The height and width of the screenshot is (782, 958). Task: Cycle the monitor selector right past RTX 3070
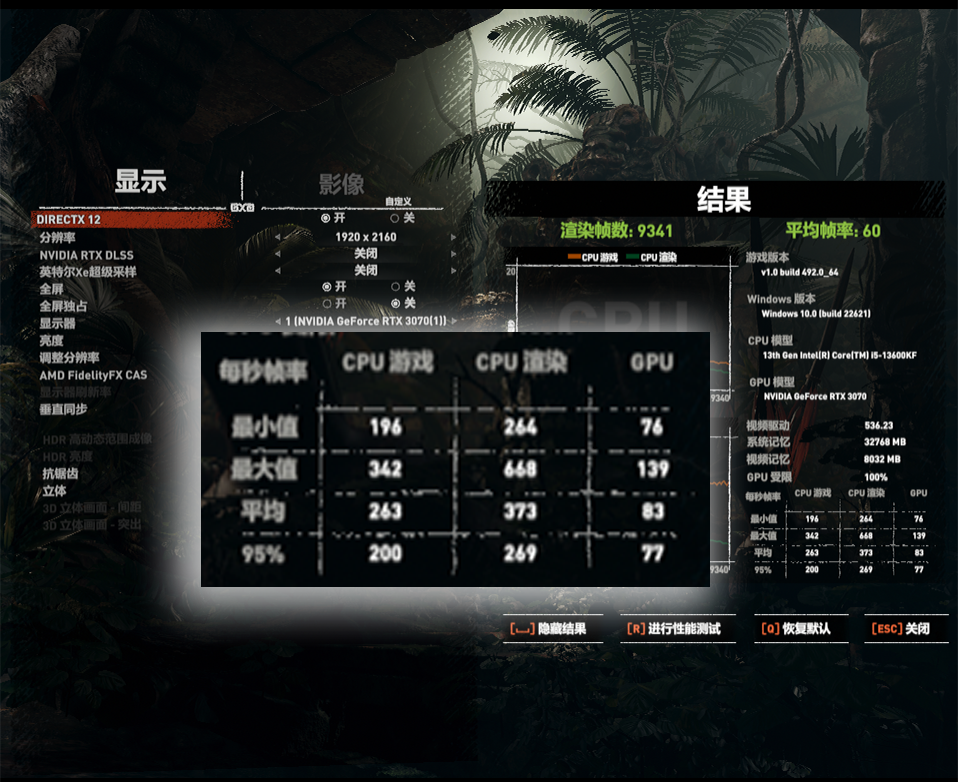(x=453, y=321)
